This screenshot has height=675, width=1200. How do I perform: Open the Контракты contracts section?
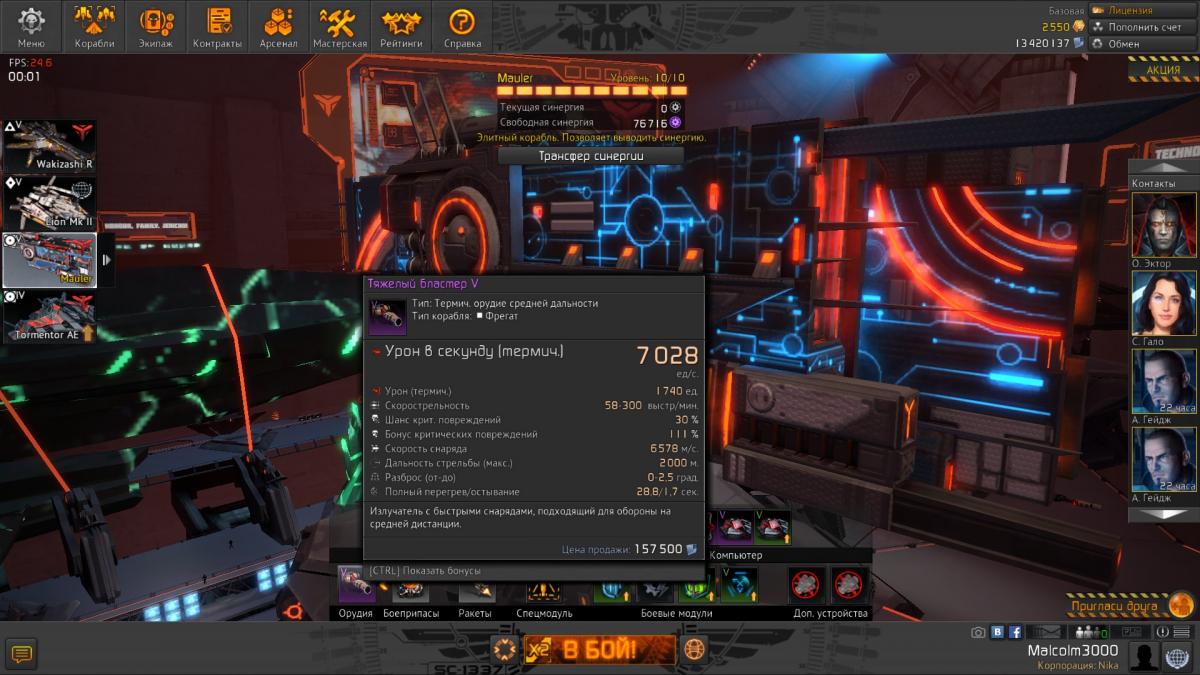point(217,27)
